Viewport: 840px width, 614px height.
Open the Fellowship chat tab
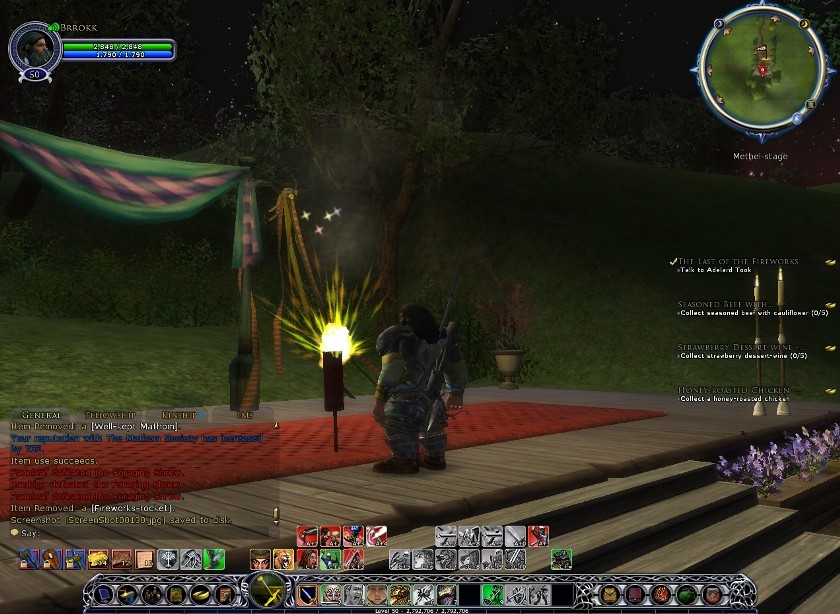coord(108,414)
